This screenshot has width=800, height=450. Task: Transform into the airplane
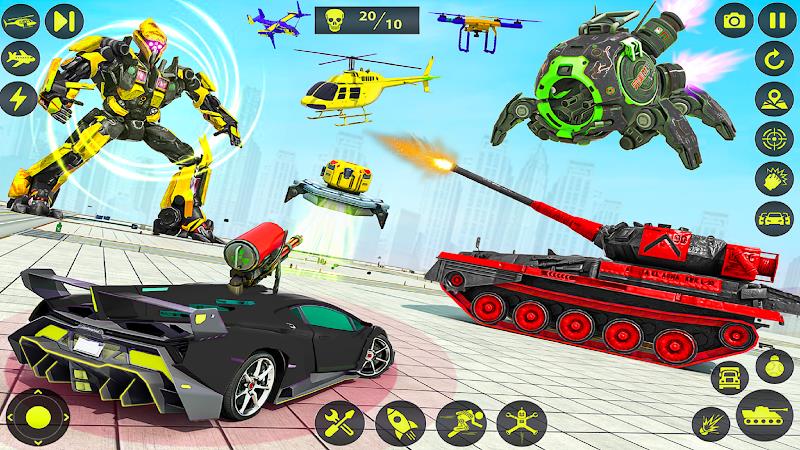18,57
